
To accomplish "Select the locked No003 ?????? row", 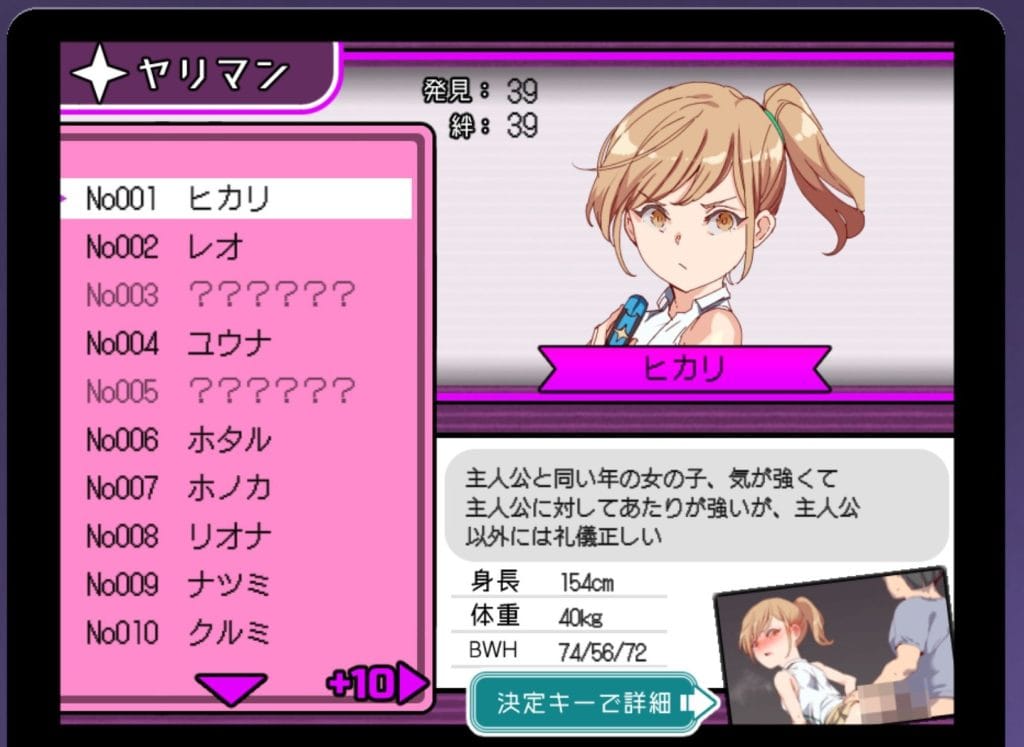I will (x=236, y=295).
